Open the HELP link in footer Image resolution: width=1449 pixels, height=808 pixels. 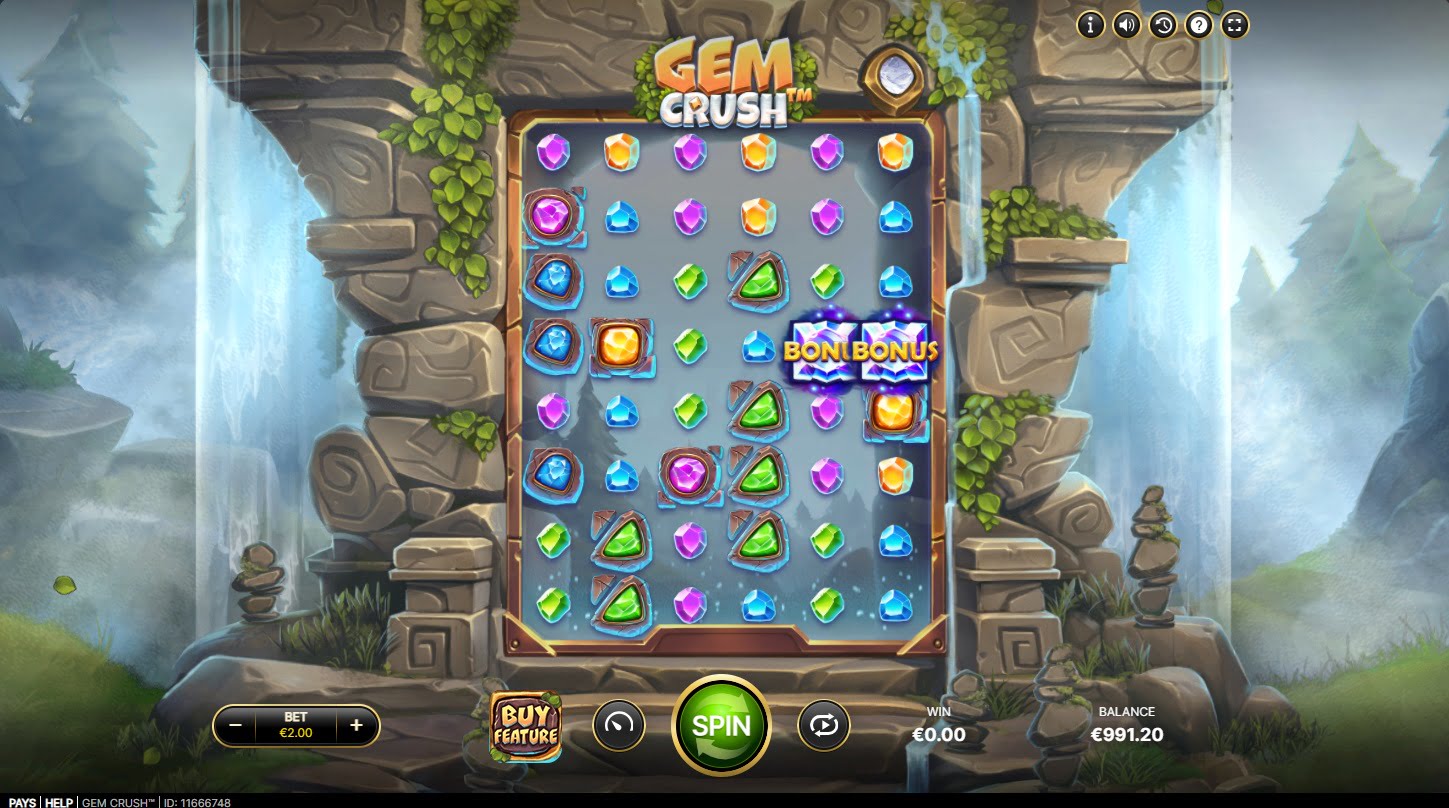[59, 802]
